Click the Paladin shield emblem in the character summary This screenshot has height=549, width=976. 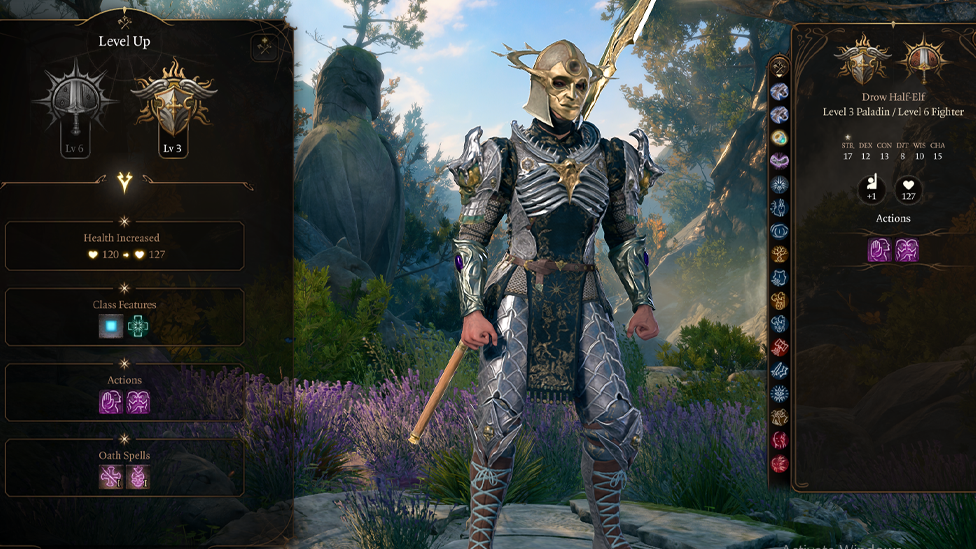tap(862, 60)
